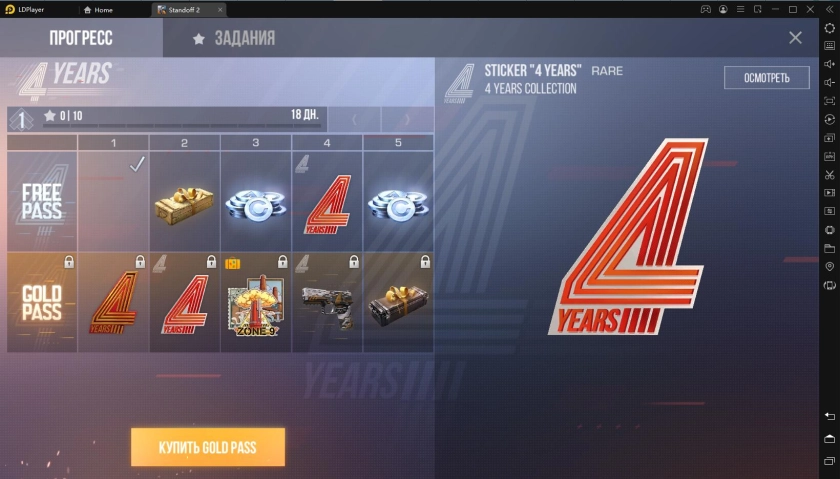Viewport: 840px width, 479px height.
Task: Pick the gold pass level 2 sticker
Action: pyautogui.click(x=184, y=302)
